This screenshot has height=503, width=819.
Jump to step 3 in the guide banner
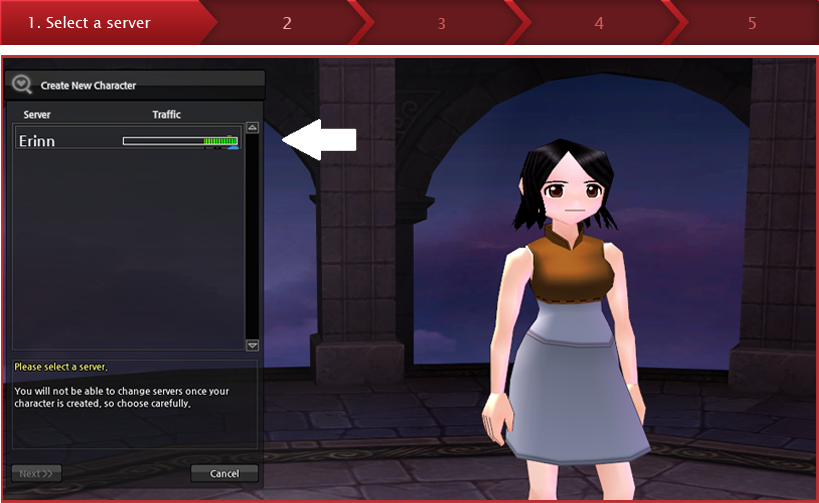pos(441,22)
